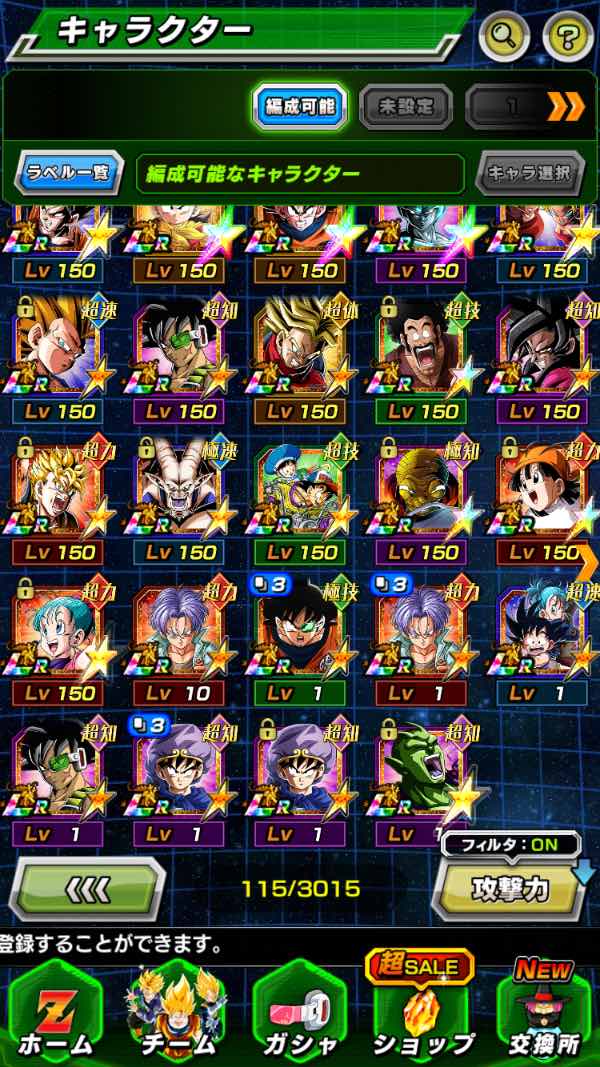Open the ショップ shop menu
Image resolution: width=600 pixels, height=1067 pixels.
[x=422, y=1015]
